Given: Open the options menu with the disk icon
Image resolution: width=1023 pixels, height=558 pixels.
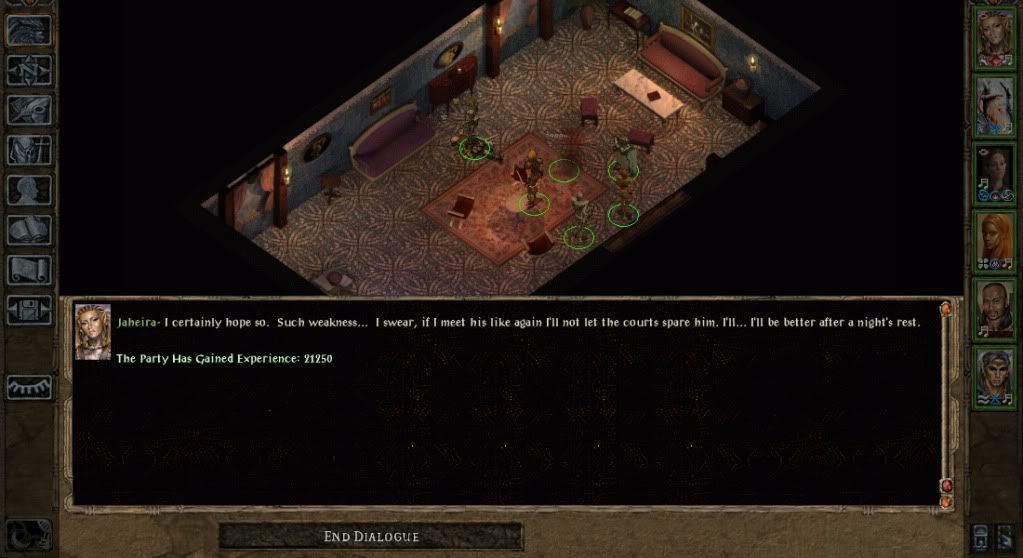Looking at the screenshot, I should [29, 309].
